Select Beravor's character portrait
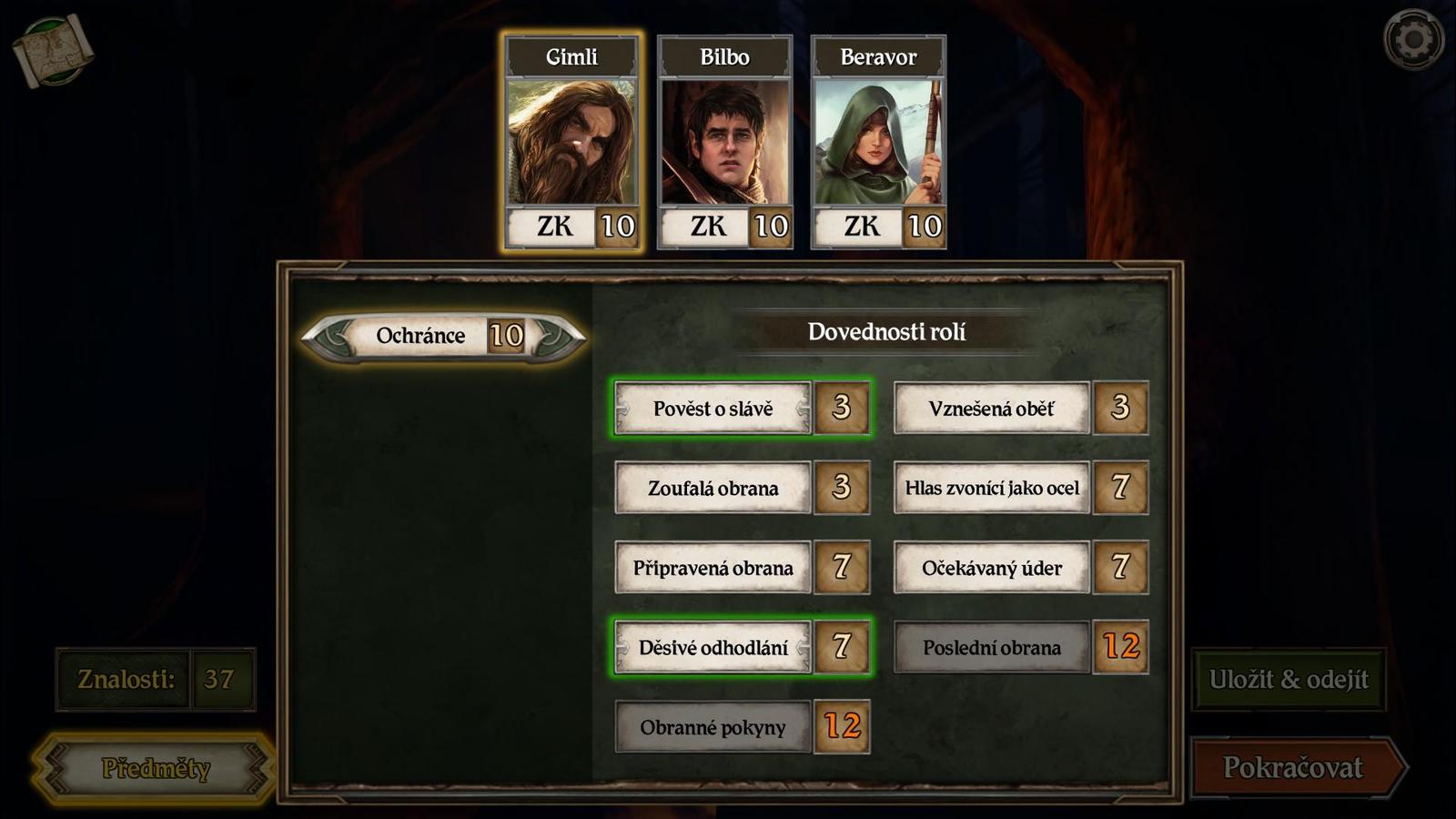Screen dimensions: 1456x819 (878, 141)
